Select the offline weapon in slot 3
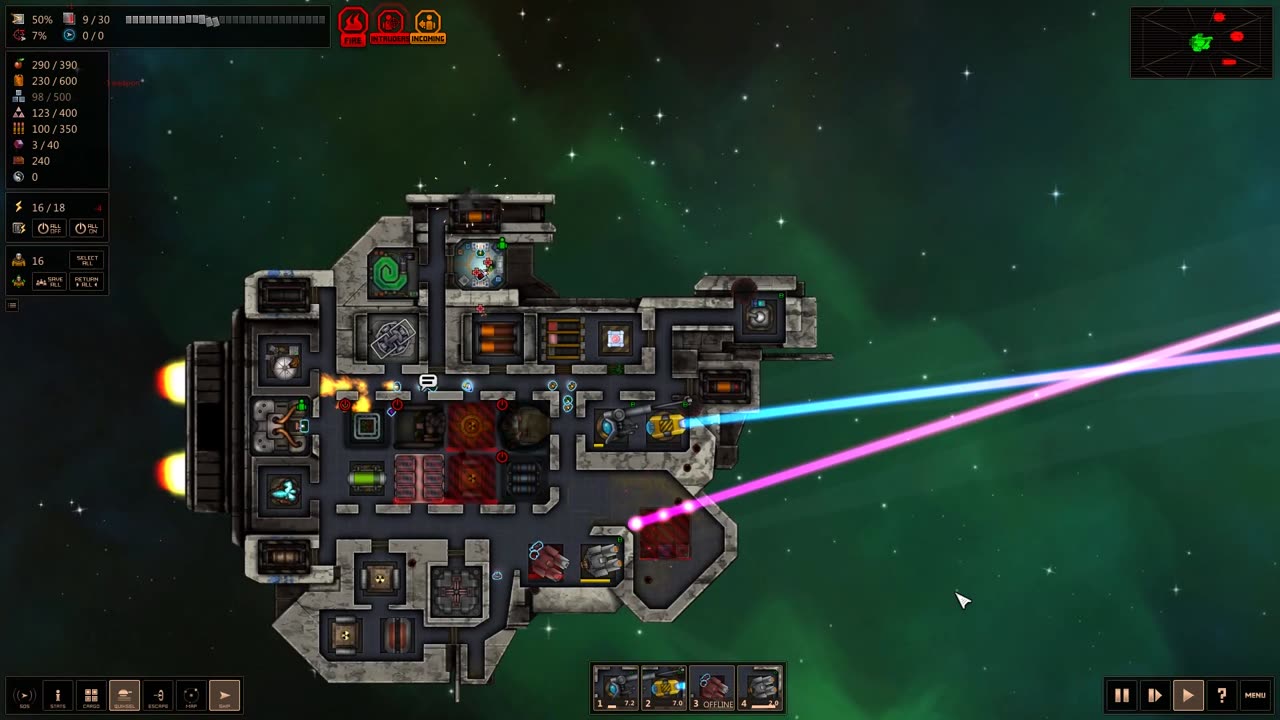 [712, 688]
